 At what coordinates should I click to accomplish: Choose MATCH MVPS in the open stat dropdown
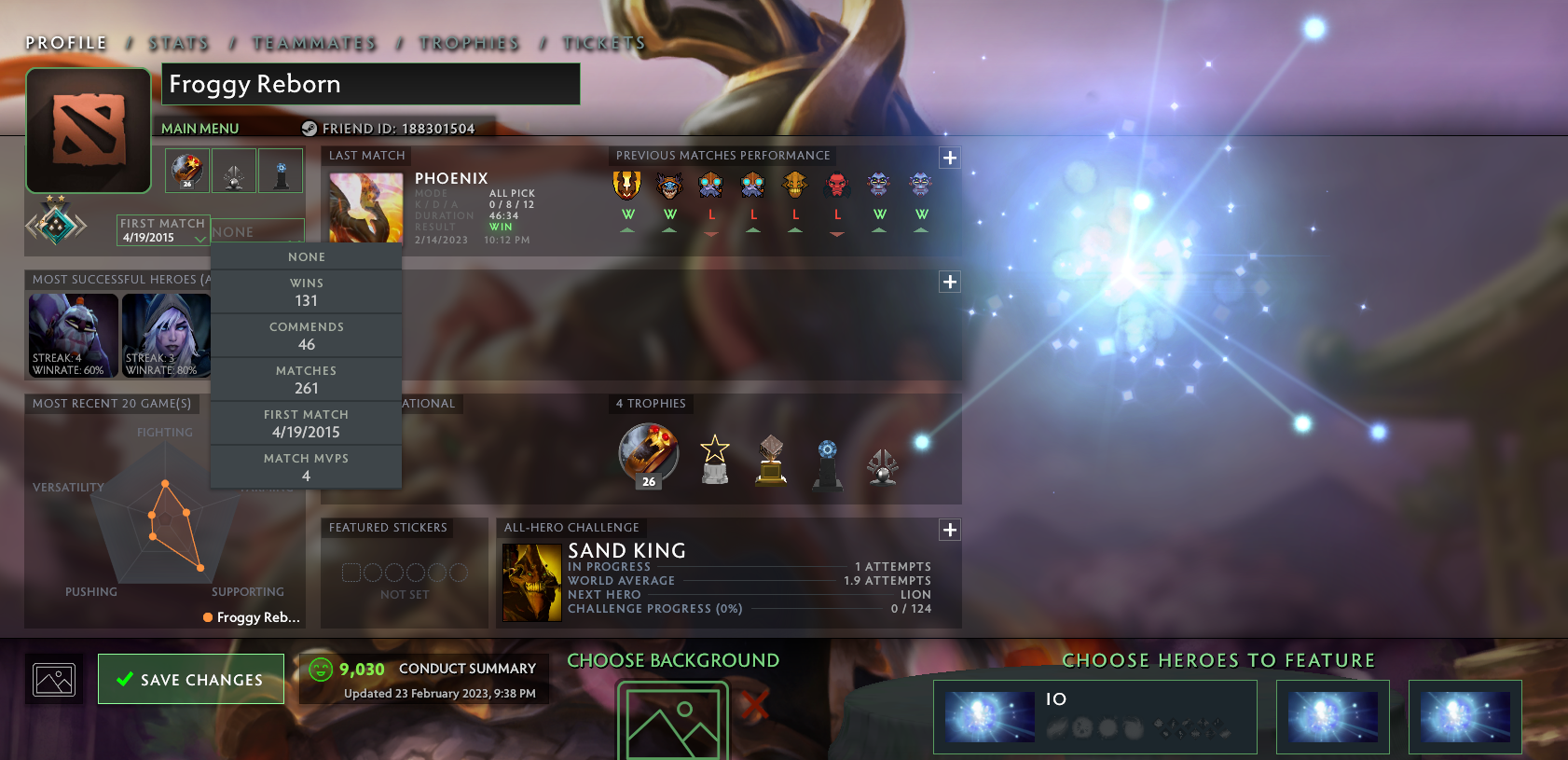point(306,467)
